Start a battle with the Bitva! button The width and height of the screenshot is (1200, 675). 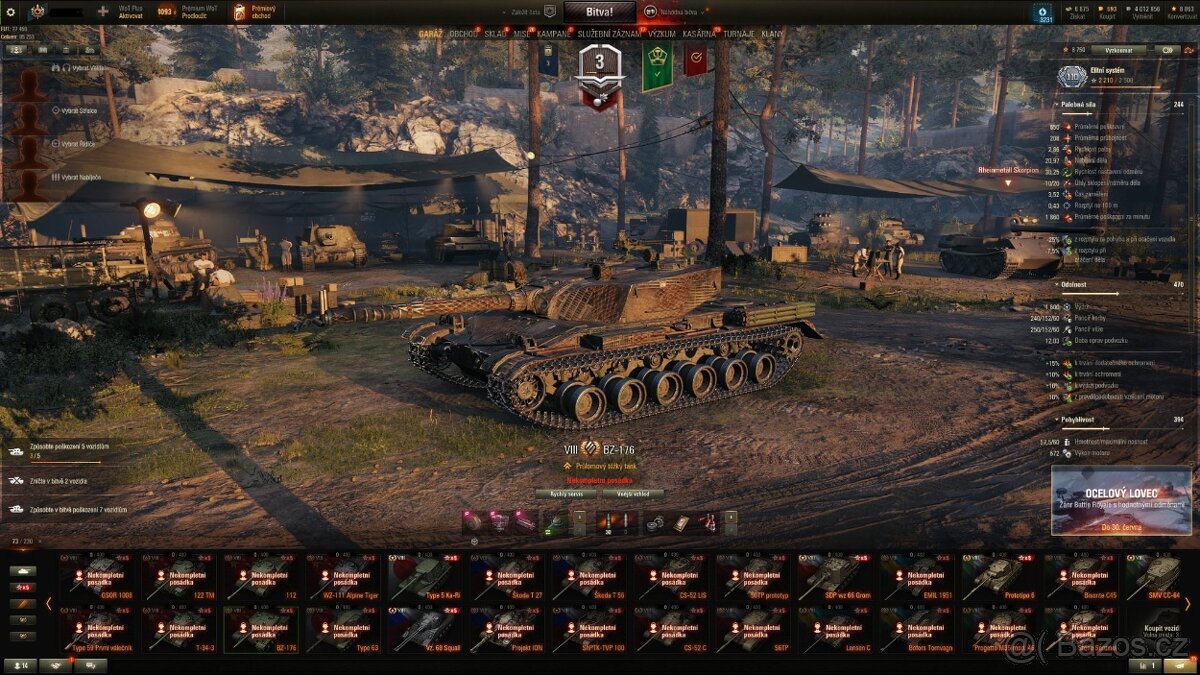(x=599, y=12)
